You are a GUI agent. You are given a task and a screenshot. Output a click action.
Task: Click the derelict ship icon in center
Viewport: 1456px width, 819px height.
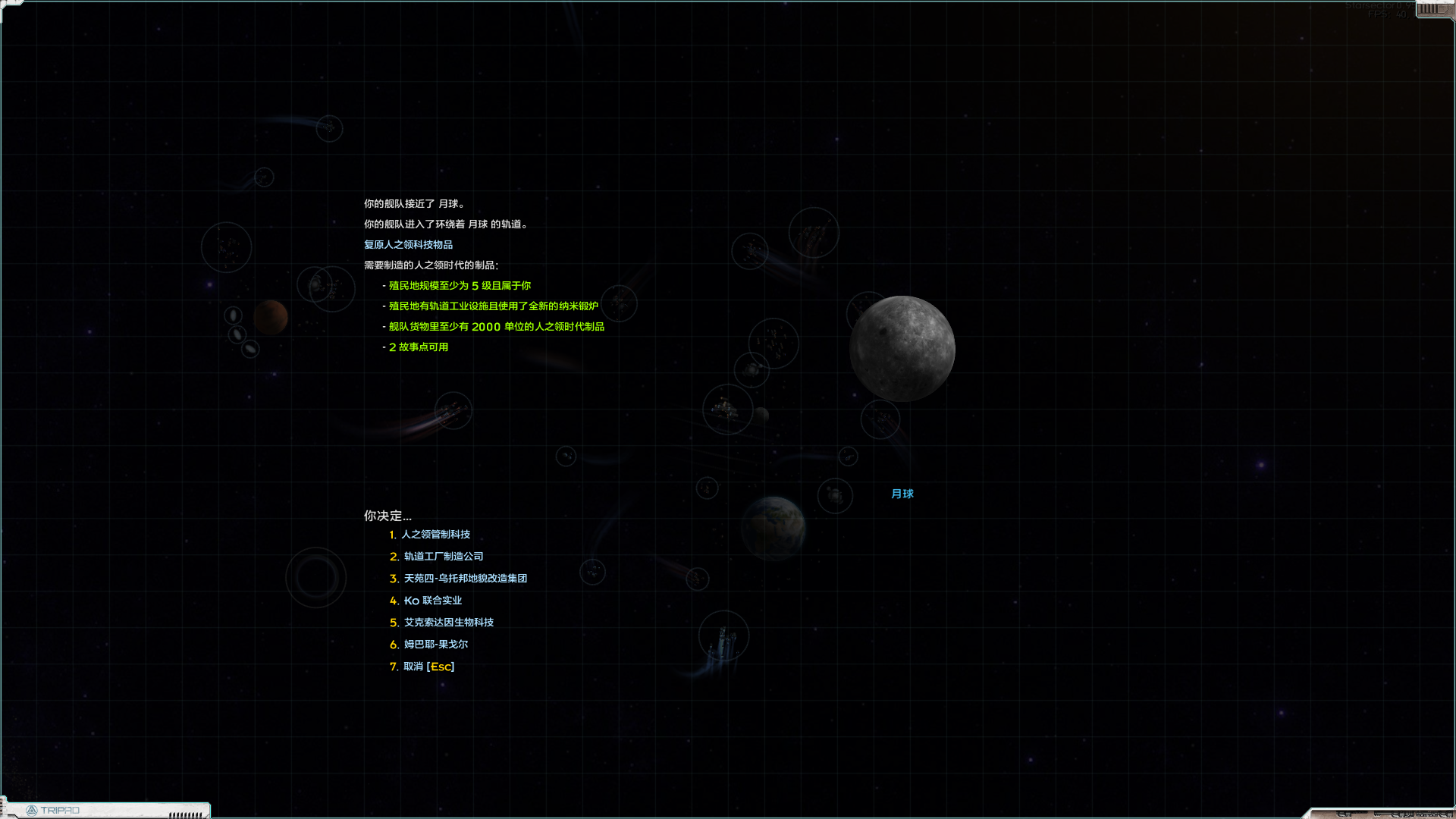[726, 409]
